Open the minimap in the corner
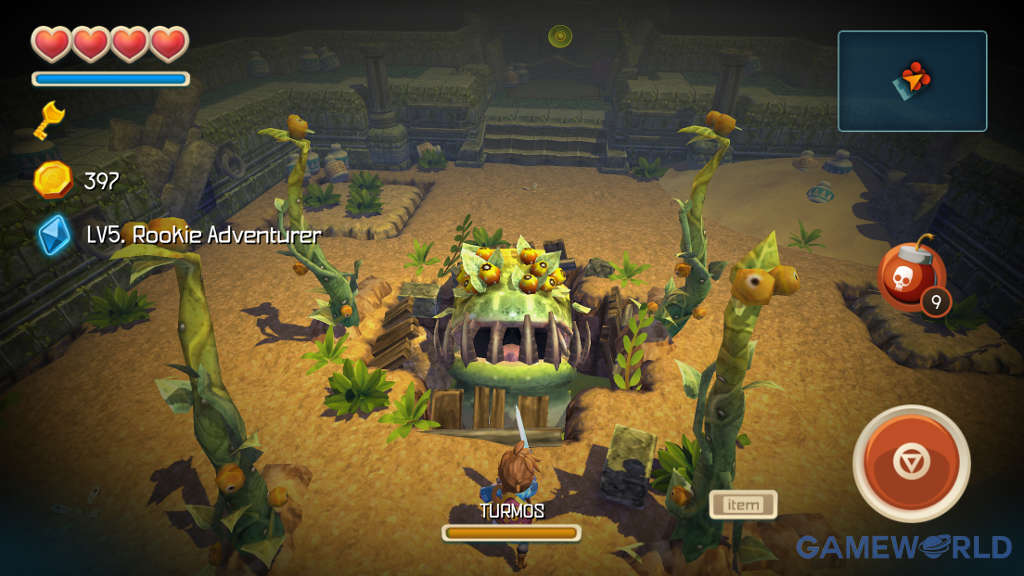The image size is (1024, 576). [x=912, y=81]
